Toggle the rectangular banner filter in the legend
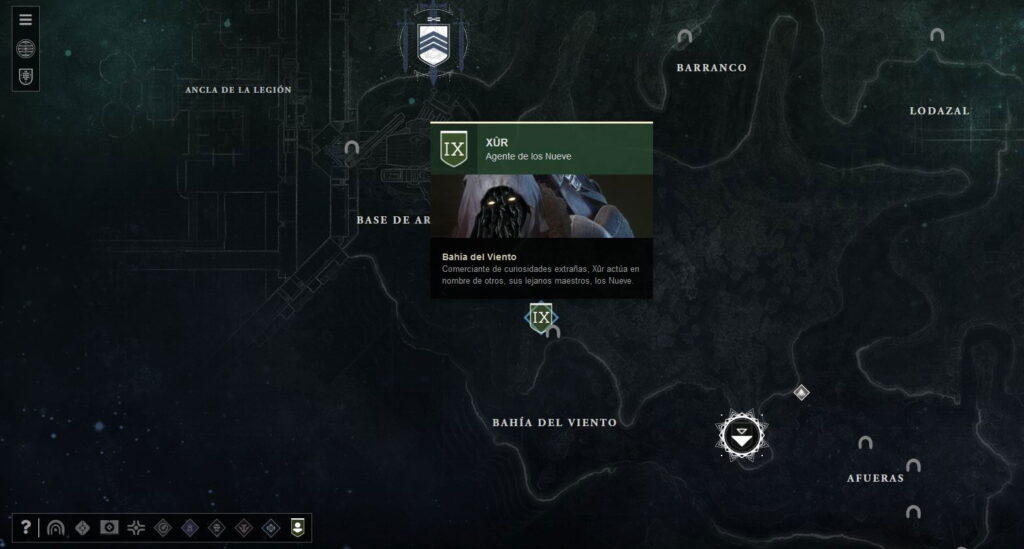 point(109,527)
